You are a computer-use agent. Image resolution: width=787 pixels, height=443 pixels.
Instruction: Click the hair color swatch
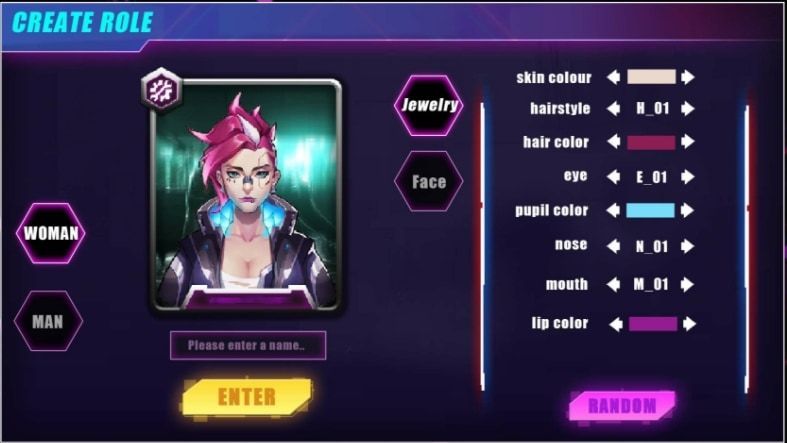click(x=651, y=142)
